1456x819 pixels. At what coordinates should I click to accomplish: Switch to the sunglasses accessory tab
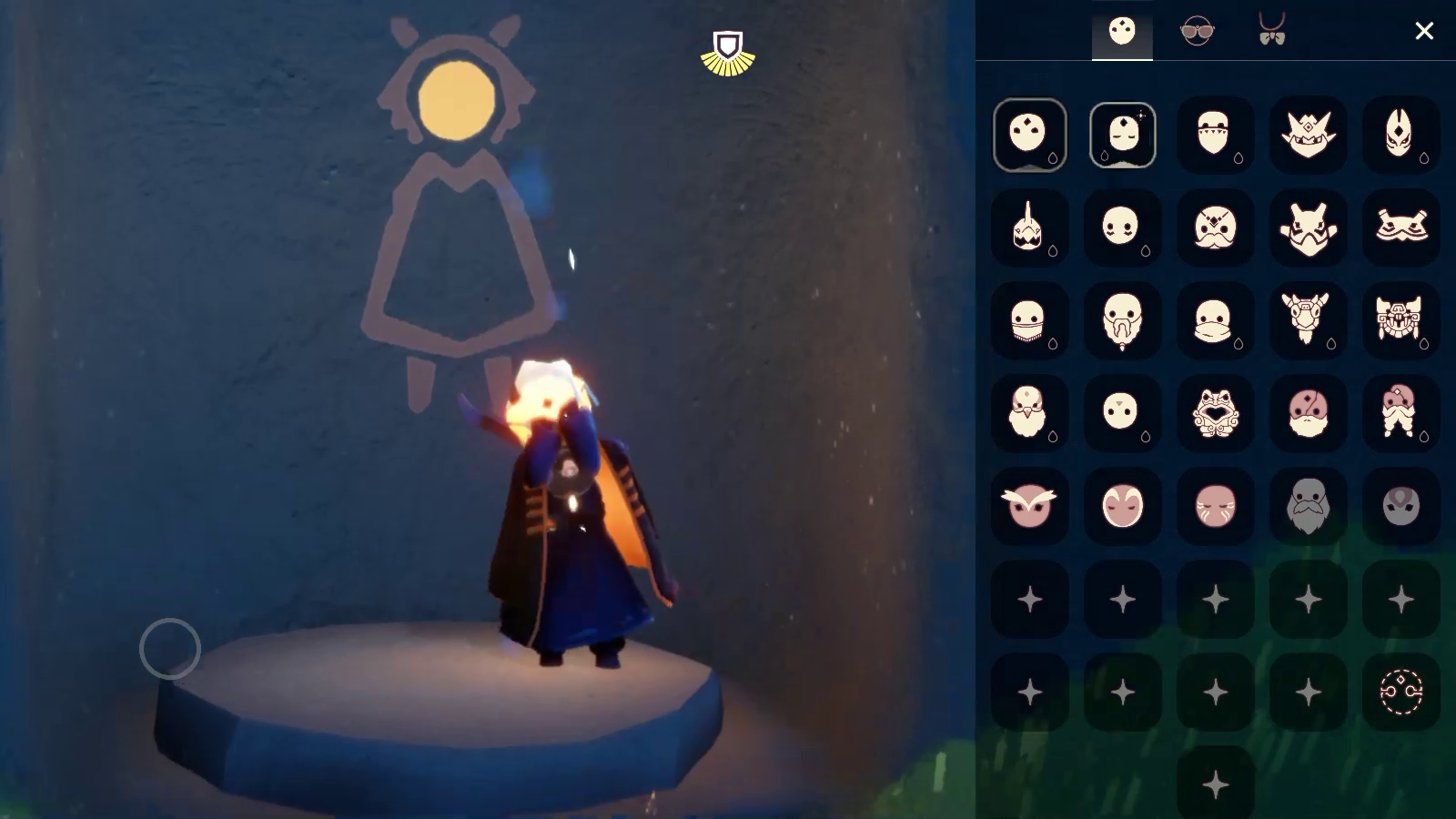pos(1197,31)
